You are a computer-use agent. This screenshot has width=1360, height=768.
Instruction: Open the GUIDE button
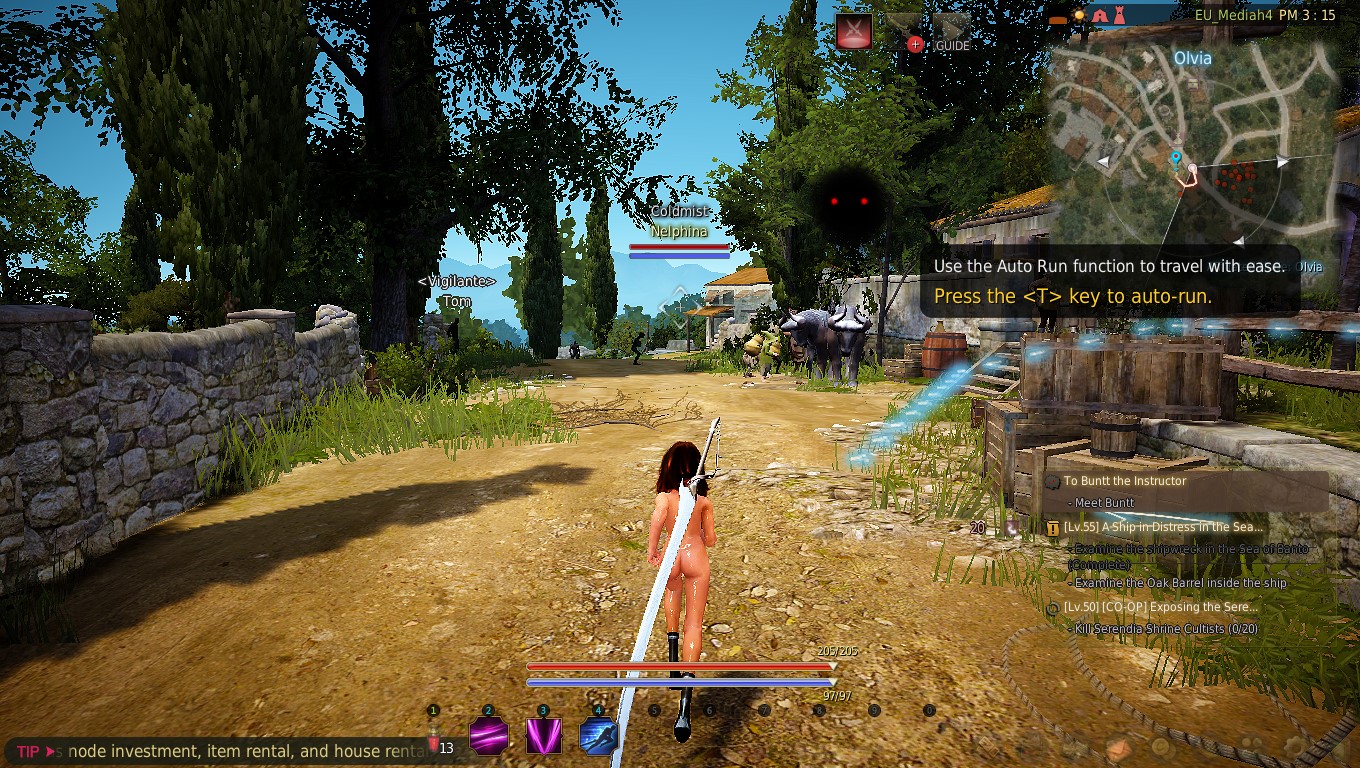tap(952, 31)
